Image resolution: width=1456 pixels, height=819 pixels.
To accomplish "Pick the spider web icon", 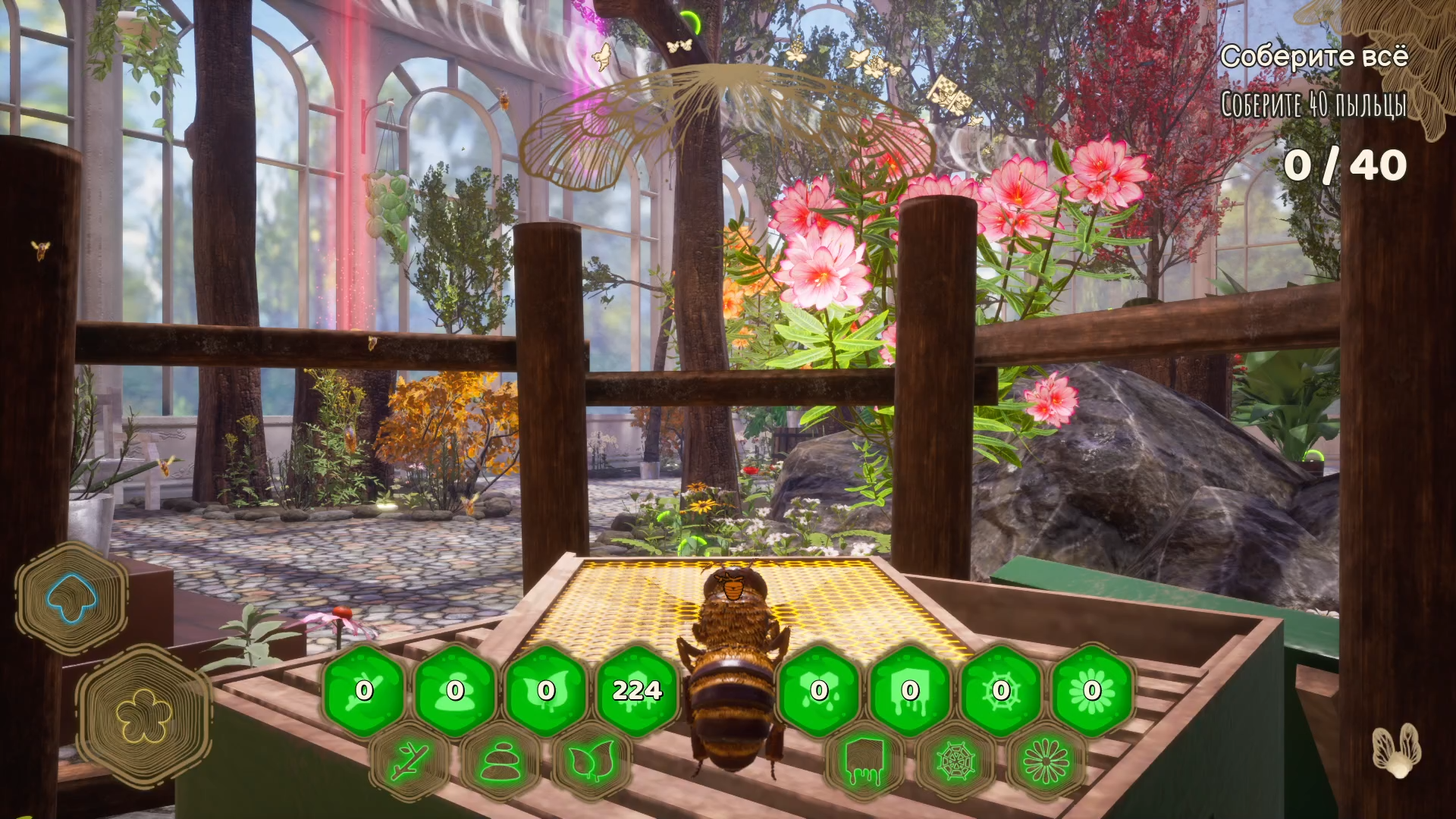I will pyautogui.click(x=955, y=761).
